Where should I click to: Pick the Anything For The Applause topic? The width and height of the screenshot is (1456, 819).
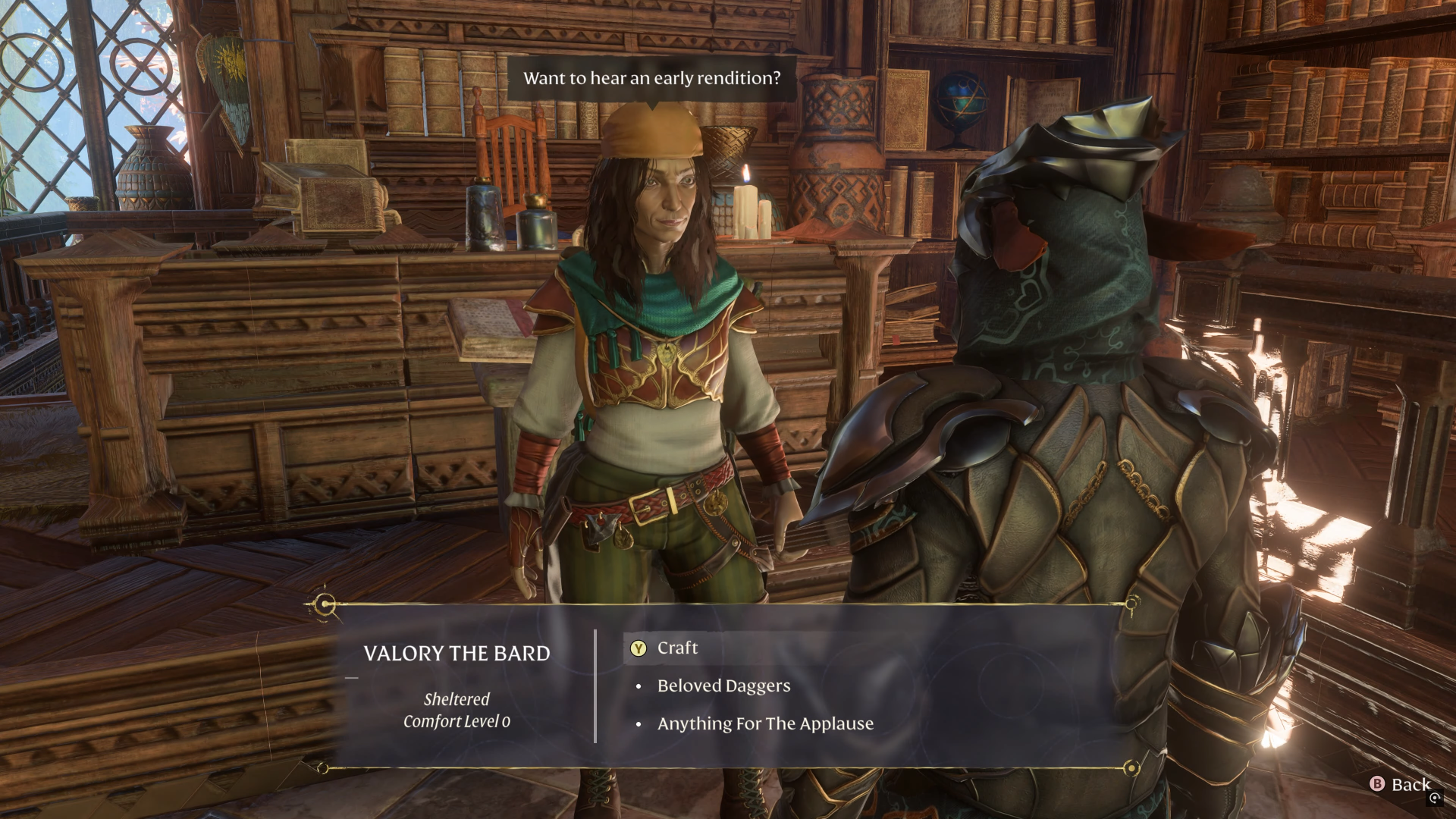pyautogui.click(x=764, y=724)
